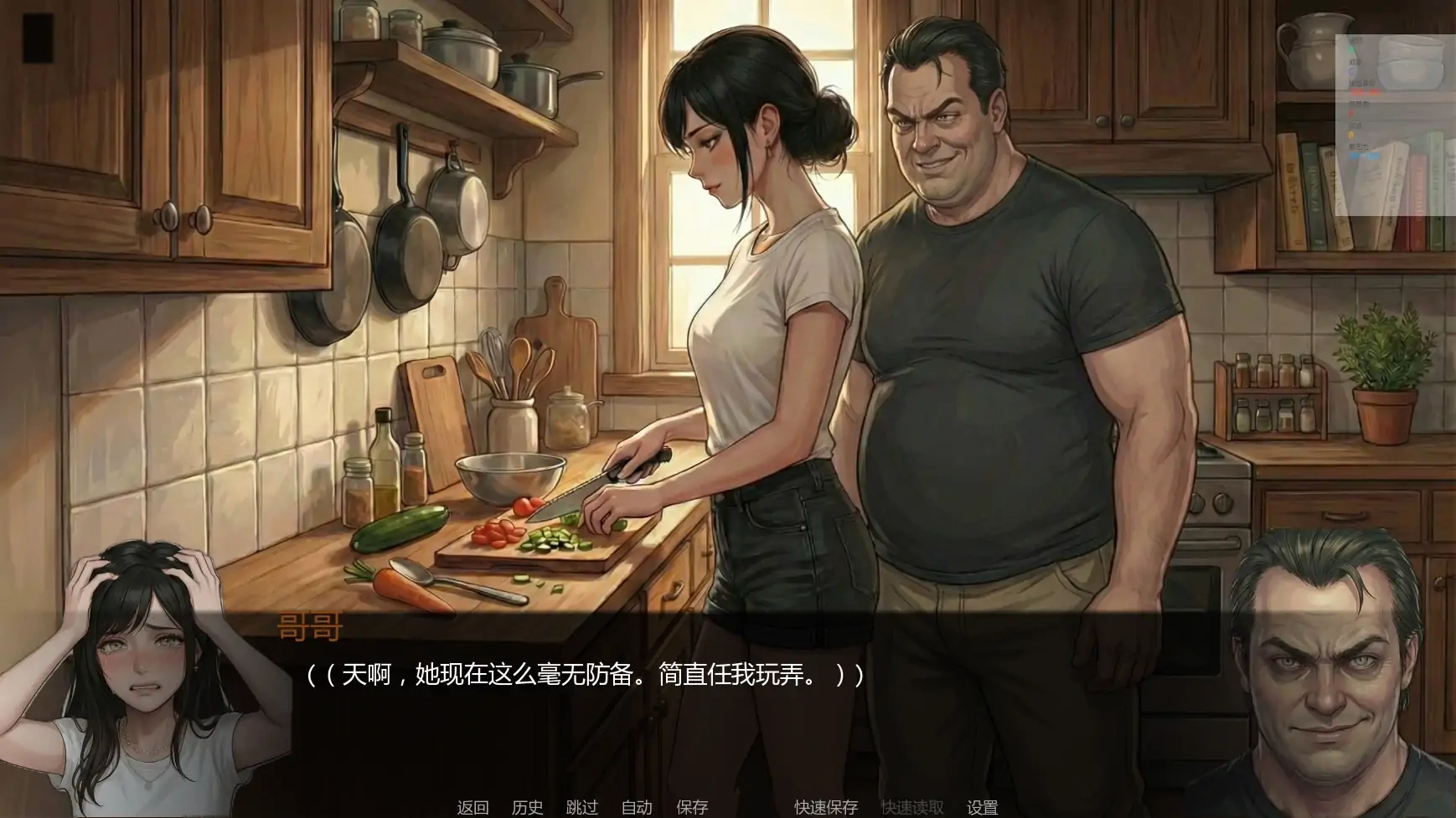This screenshot has height=818, width=1456.
Task: Click the 快速保存 quick save control
Action: point(824,808)
